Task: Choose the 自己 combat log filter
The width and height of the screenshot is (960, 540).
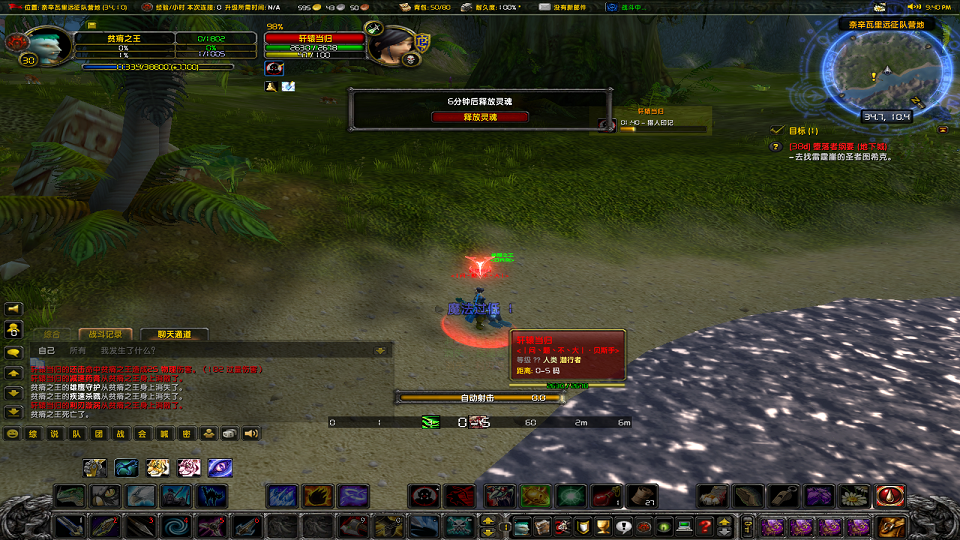Action: 47,351
